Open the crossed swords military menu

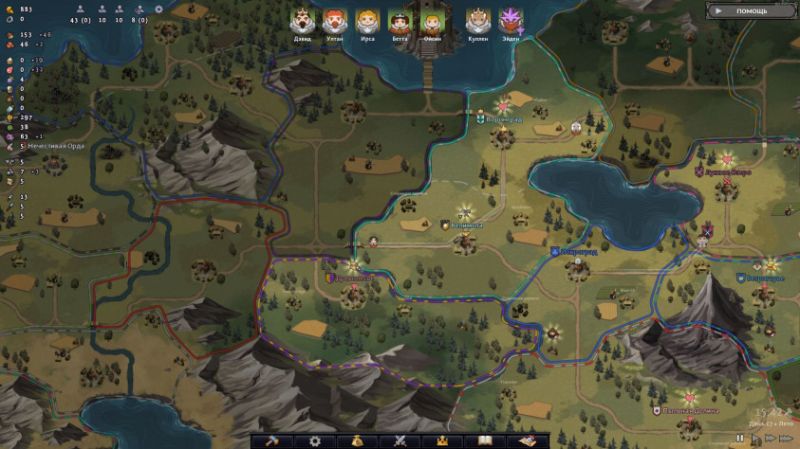coord(398,440)
